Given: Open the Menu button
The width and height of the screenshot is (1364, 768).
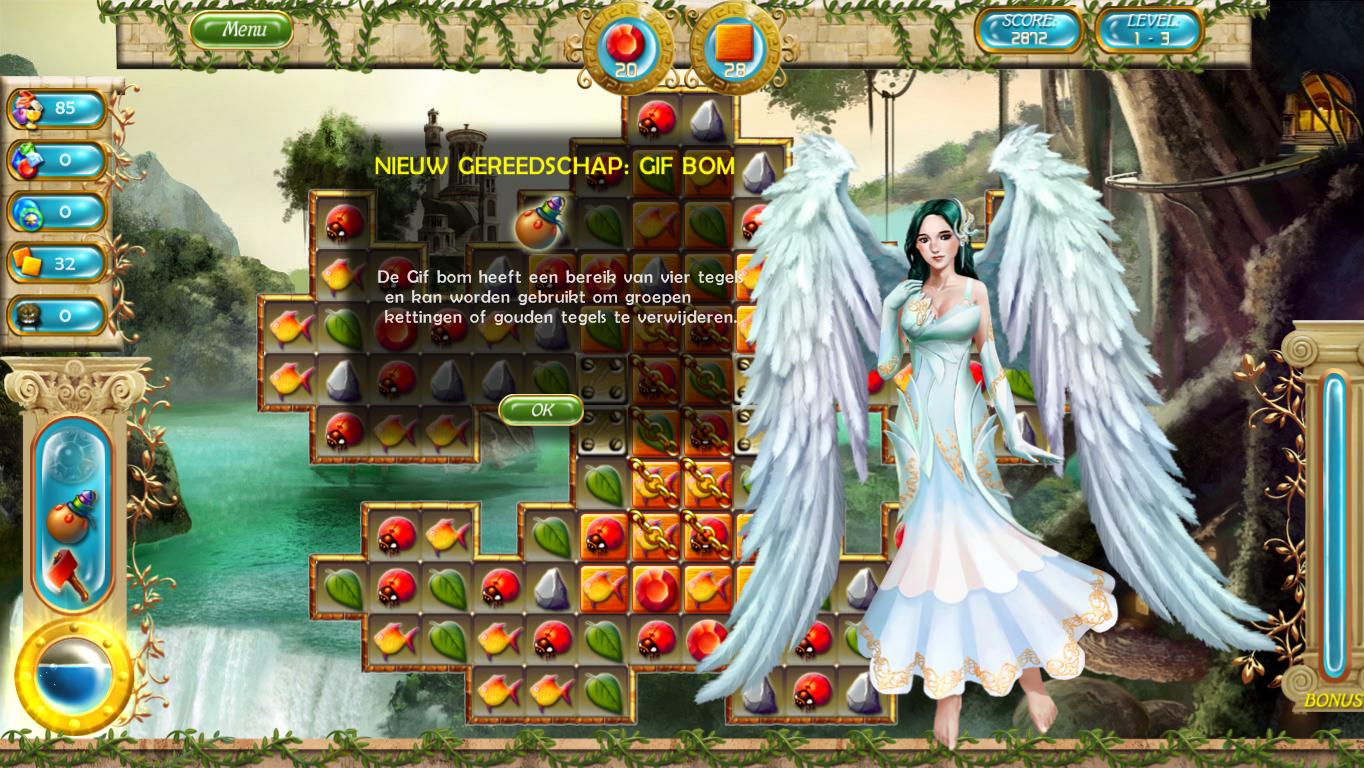Looking at the screenshot, I should pyautogui.click(x=242, y=30).
